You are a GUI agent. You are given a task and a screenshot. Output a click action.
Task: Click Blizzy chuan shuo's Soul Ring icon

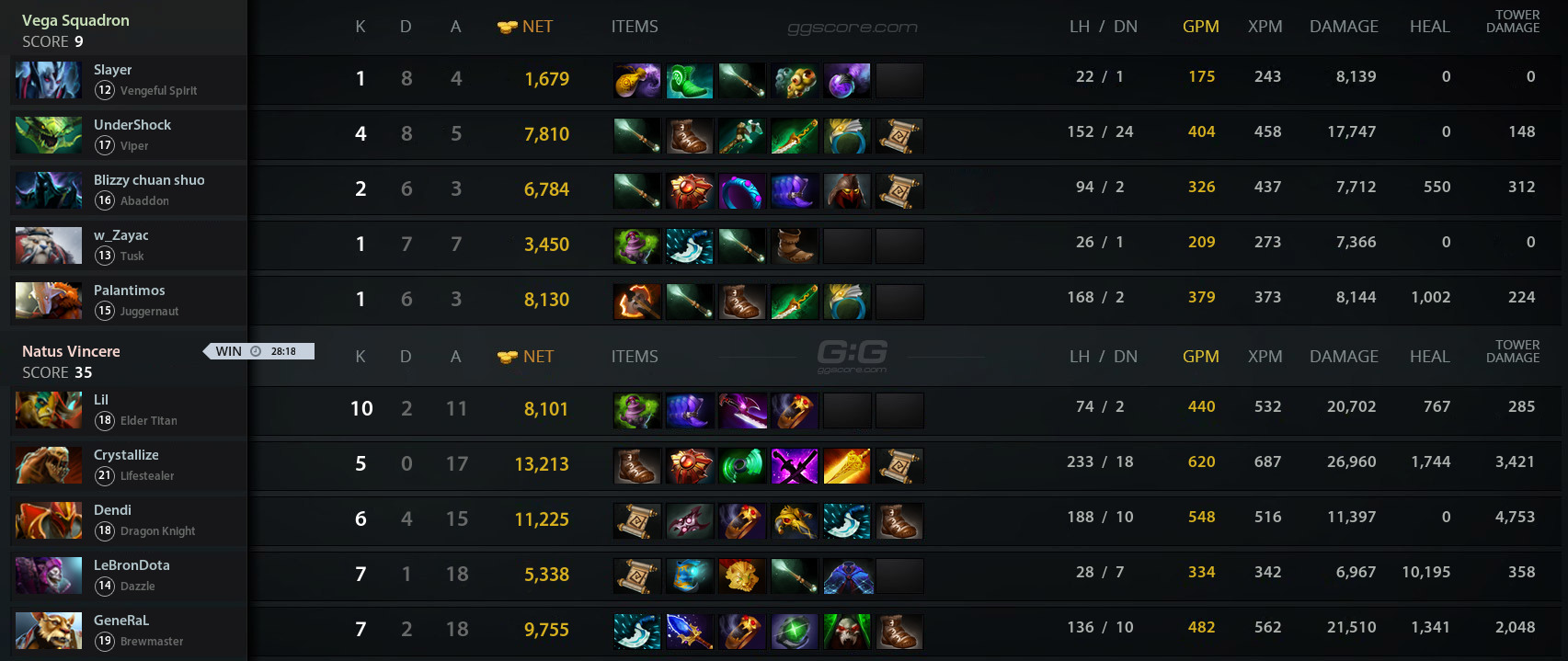[x=742, y=191]
